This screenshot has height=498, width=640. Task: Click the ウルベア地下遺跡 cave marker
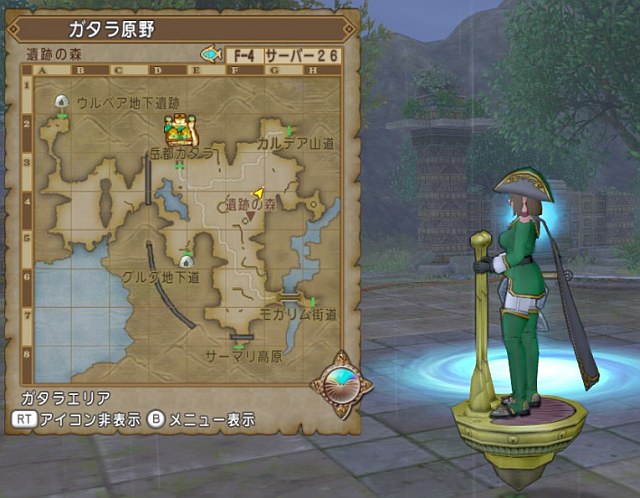61,102
